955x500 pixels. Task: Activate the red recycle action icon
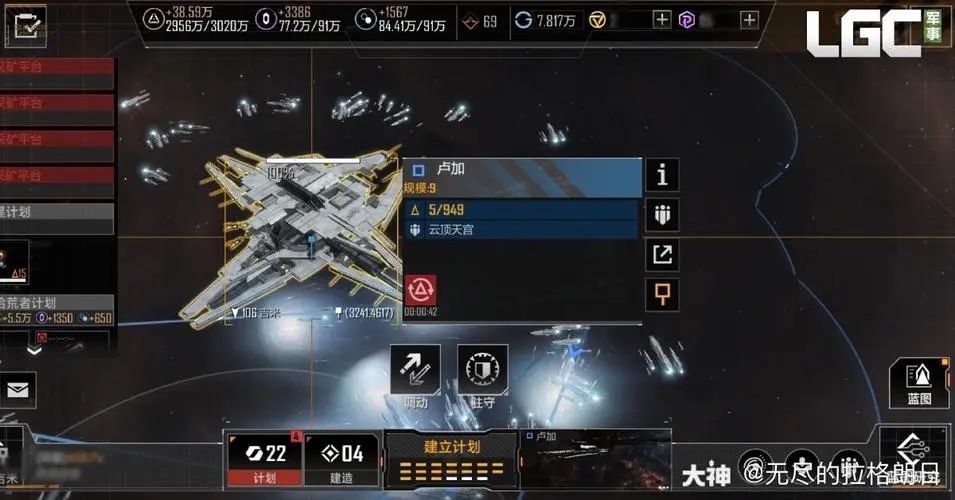(x=420, y=290)
